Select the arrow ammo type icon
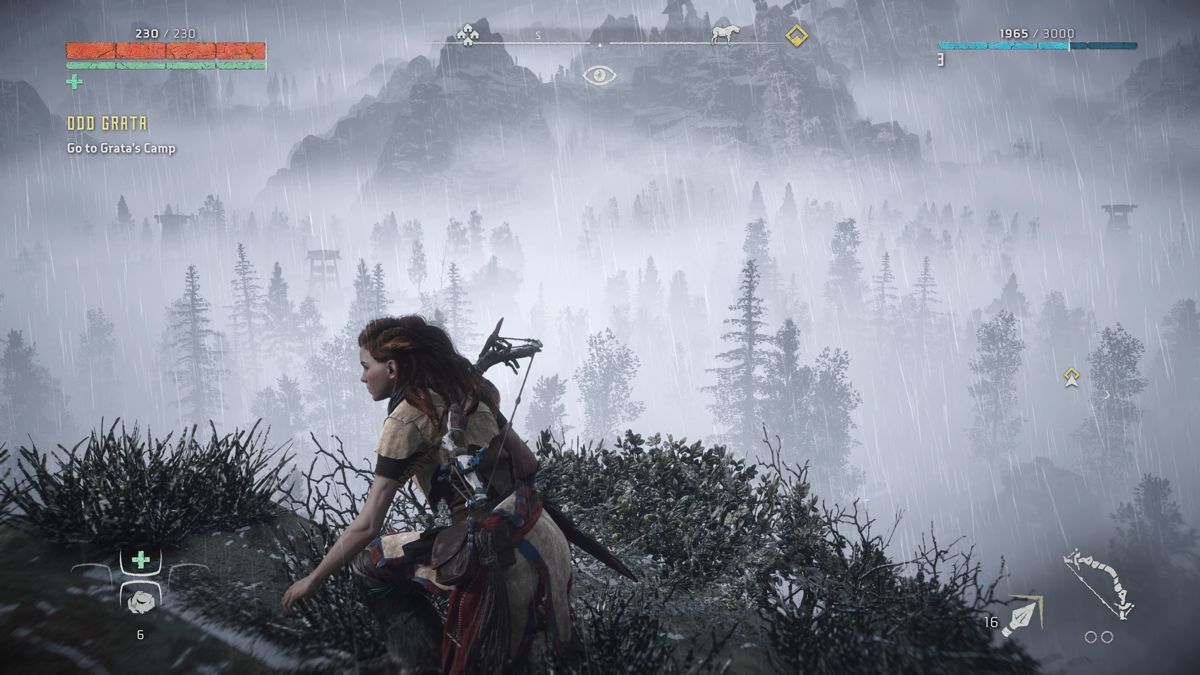Screen dimensions: 1200x675 (x=1023, y=616)
